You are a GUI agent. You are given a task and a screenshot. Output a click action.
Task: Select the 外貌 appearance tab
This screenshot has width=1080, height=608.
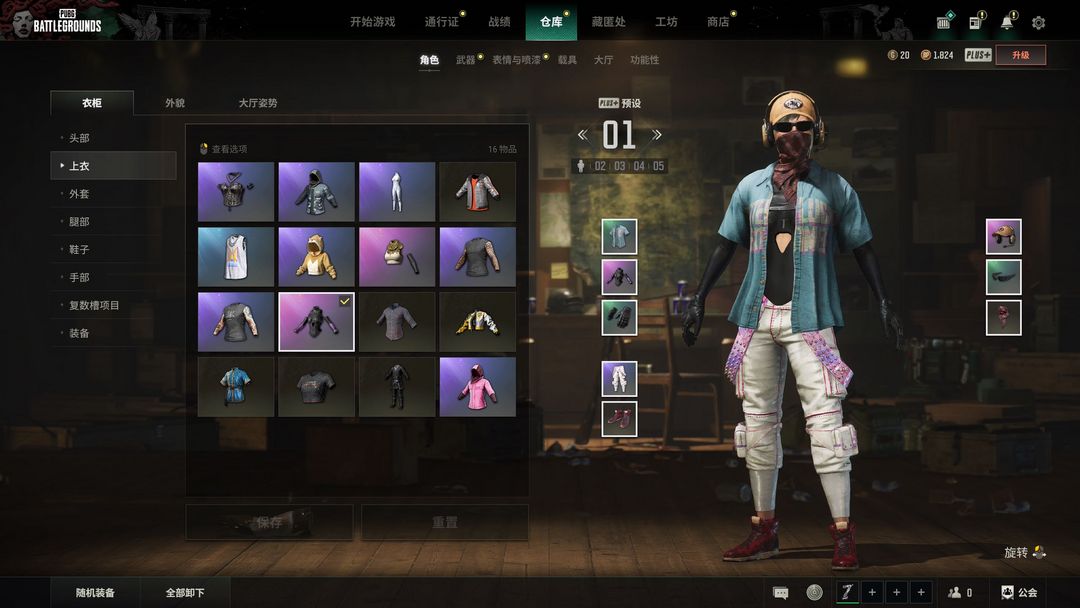[175, 103]
